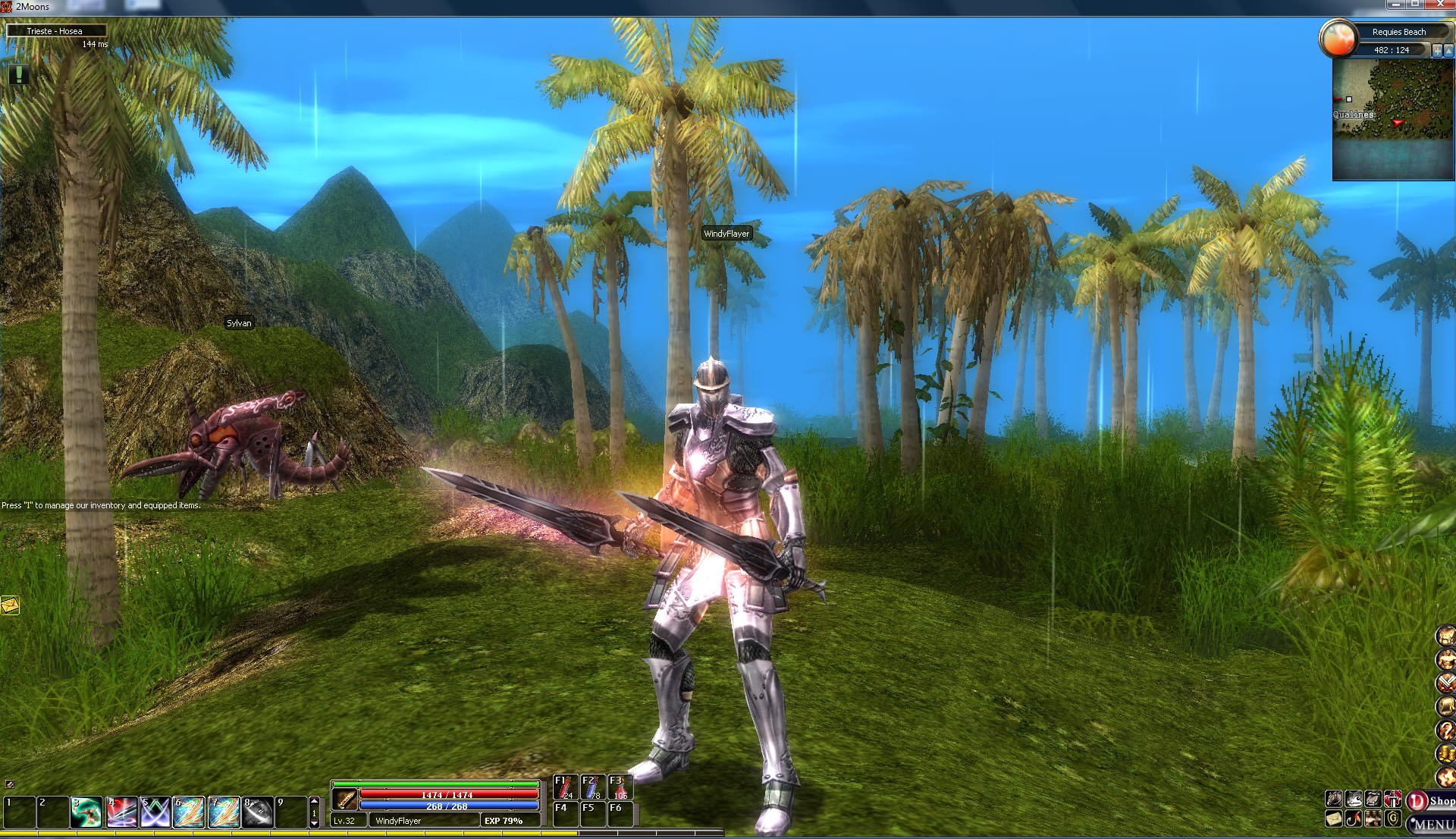This screenshot has height=839, width=1456.
Task: Open the gold coins side icon
Action: click(x=1446, y=754)
